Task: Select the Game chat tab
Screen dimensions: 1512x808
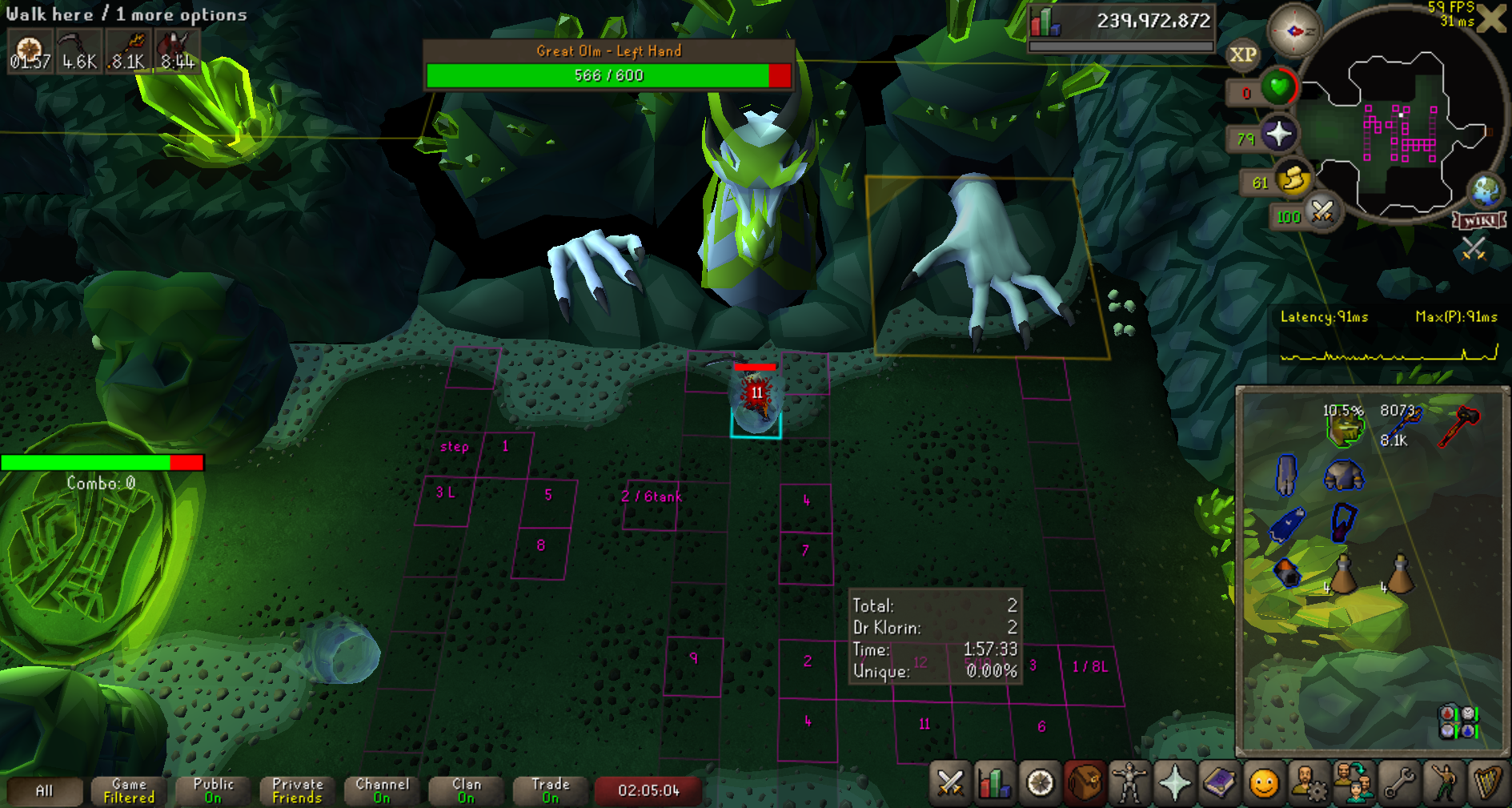Action: tap(129, 790)
